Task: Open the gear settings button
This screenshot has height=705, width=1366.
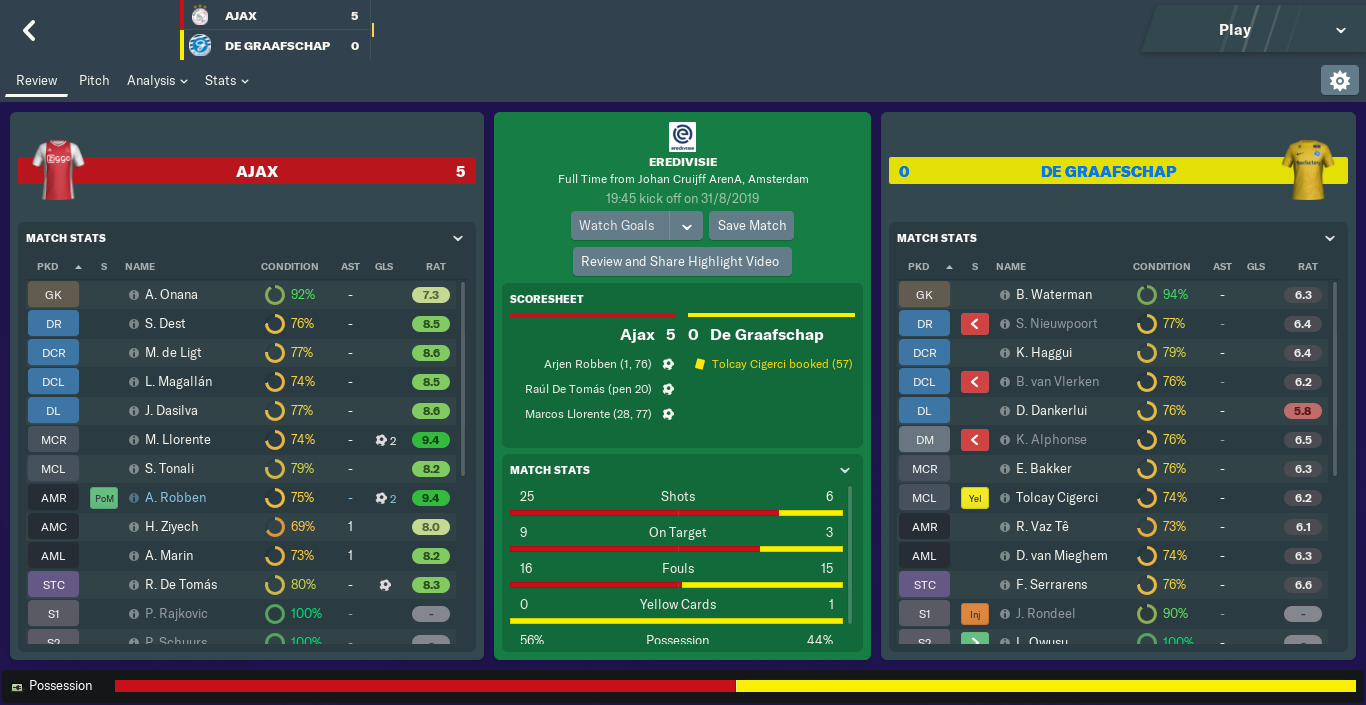Action: [x=1340, y=80]
